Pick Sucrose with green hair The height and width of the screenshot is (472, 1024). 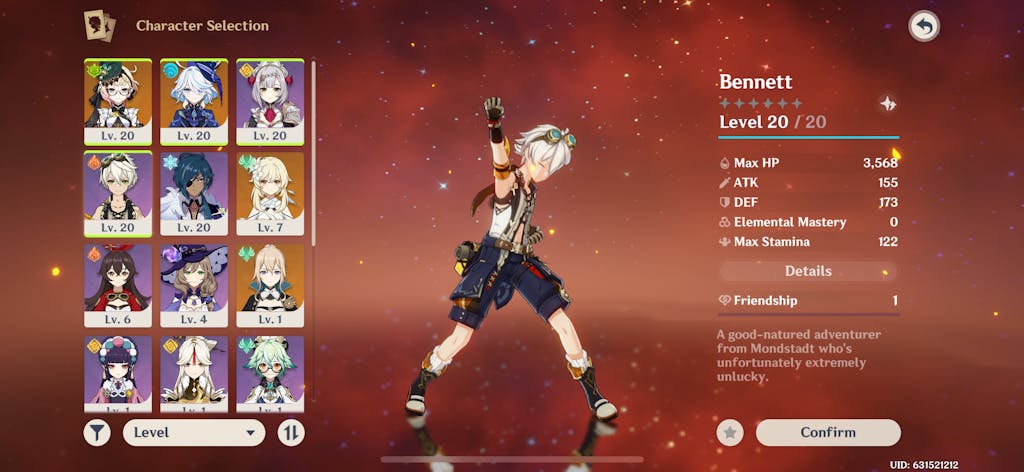point(270,373)
